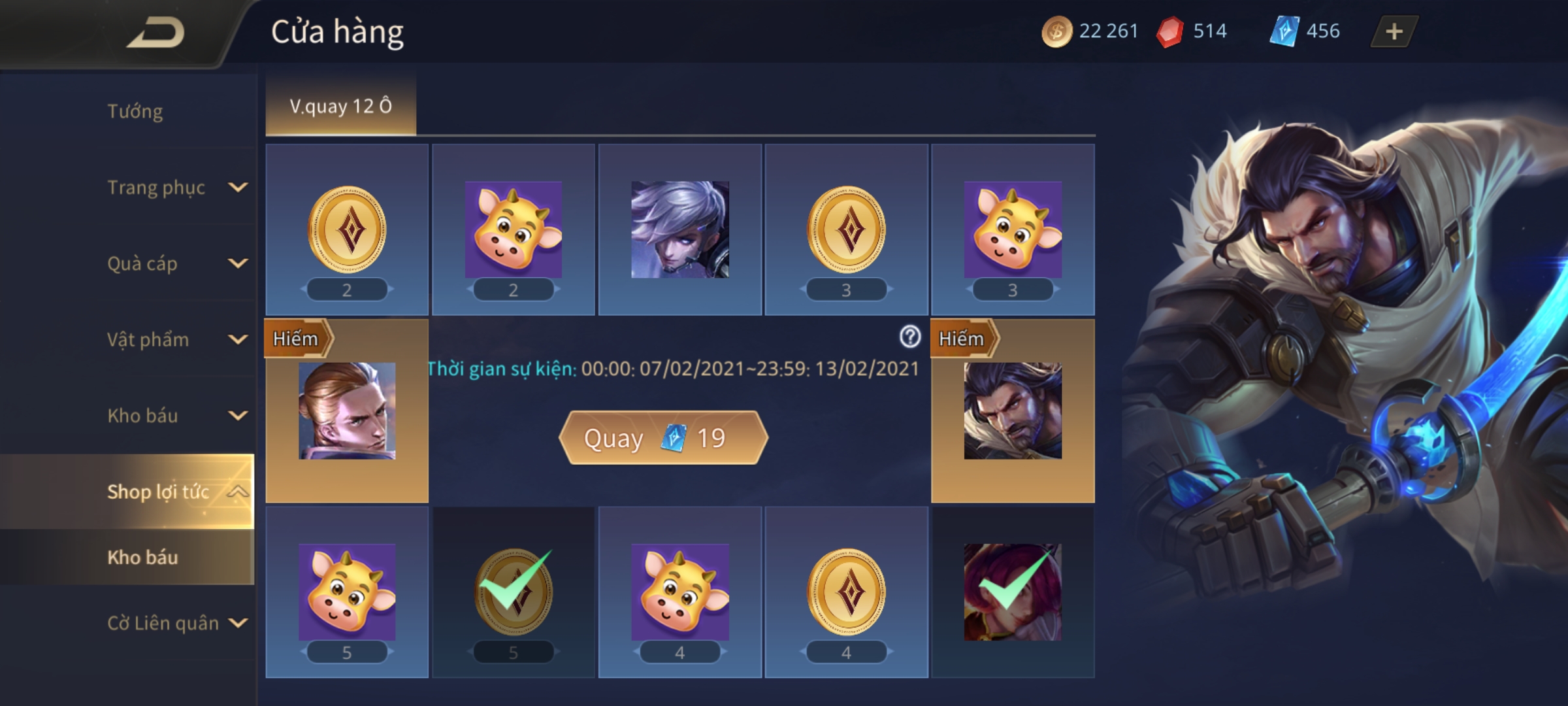Viewport: 1568px width, 706px height.
Task: Open the question mark help icon
Action: point(910,337)
